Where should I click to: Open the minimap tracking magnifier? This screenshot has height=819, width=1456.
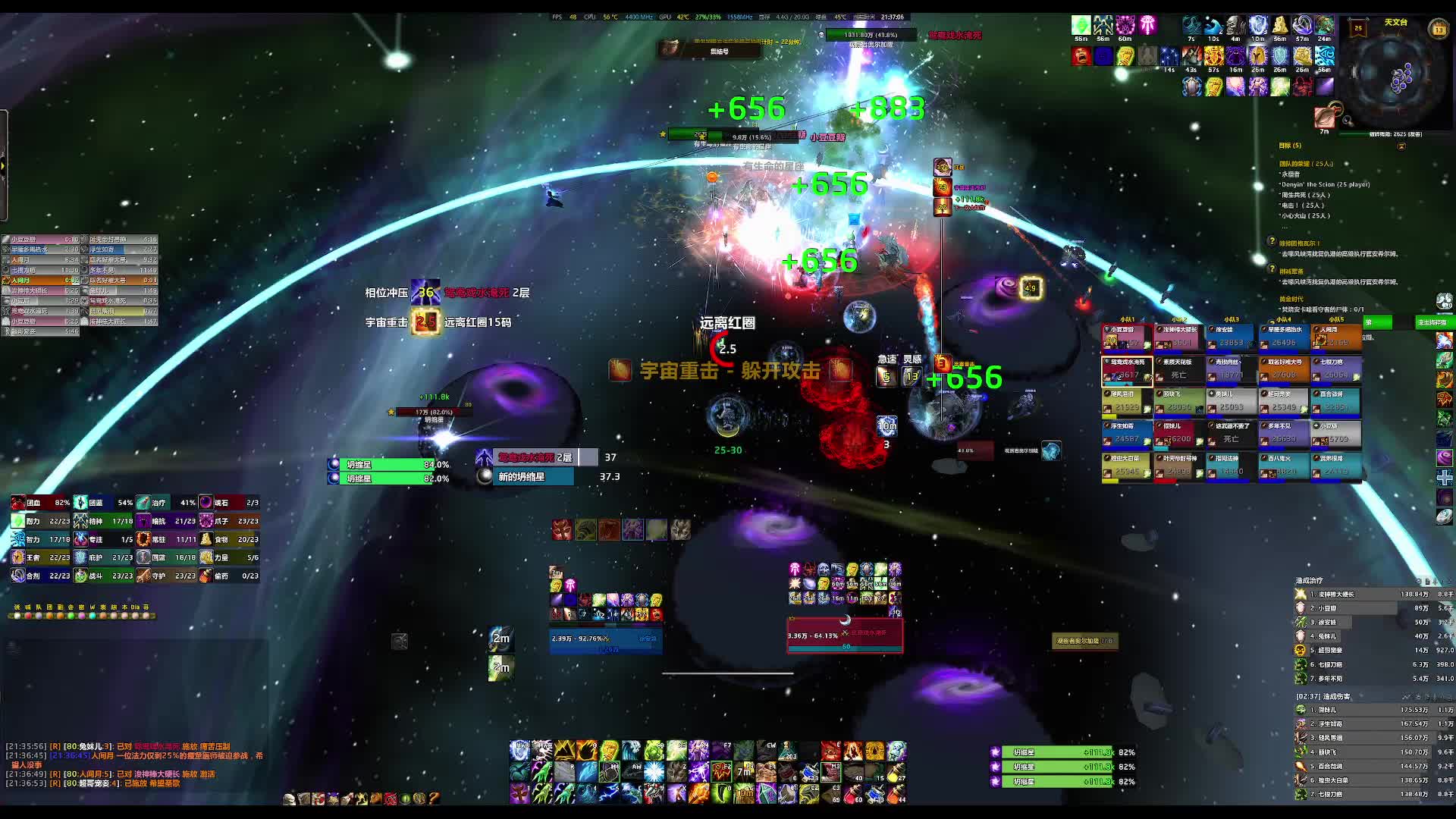click(1347, 121)
